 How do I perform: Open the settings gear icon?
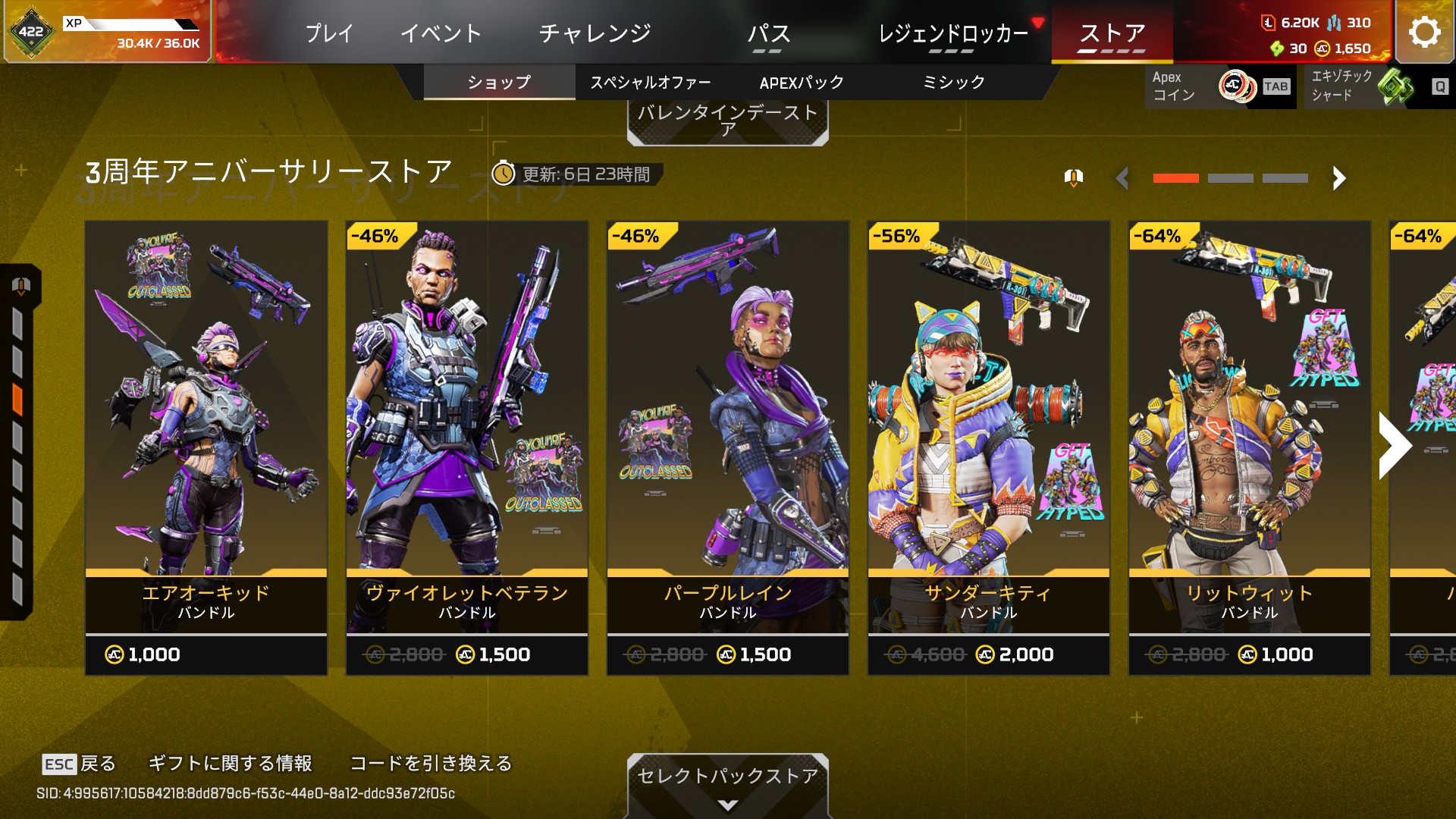point(1424,32)
